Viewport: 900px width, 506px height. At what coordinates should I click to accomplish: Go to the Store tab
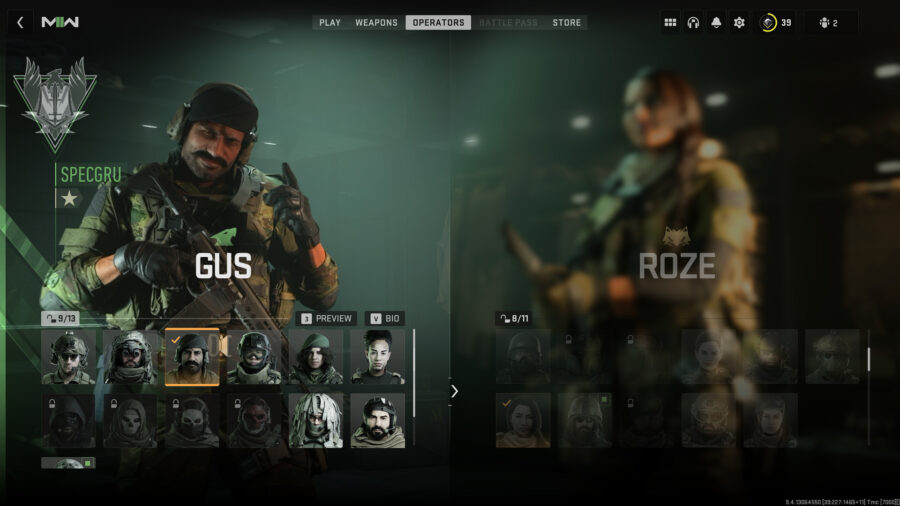tap(566, 22)
